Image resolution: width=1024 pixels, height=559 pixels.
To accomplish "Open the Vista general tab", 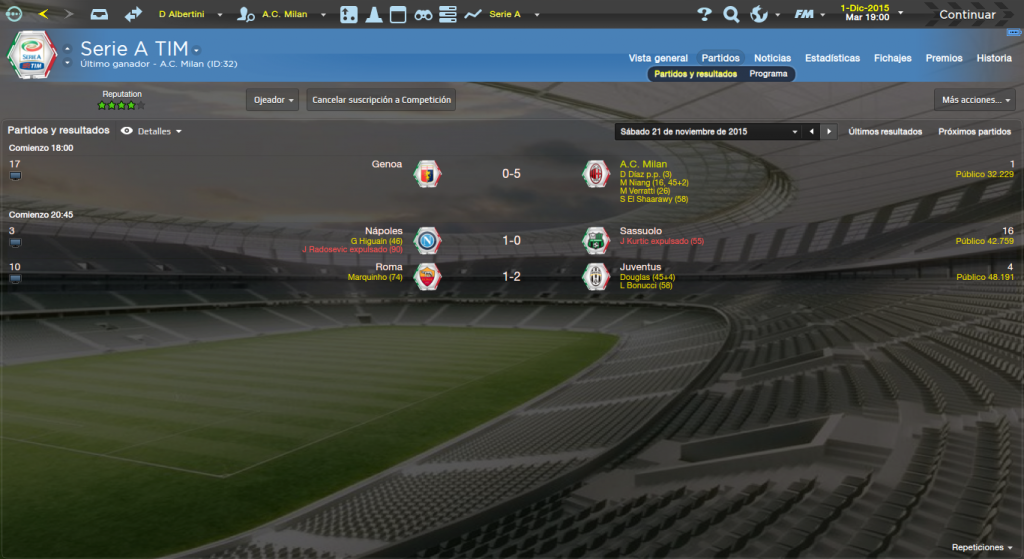I will (658, 58).
